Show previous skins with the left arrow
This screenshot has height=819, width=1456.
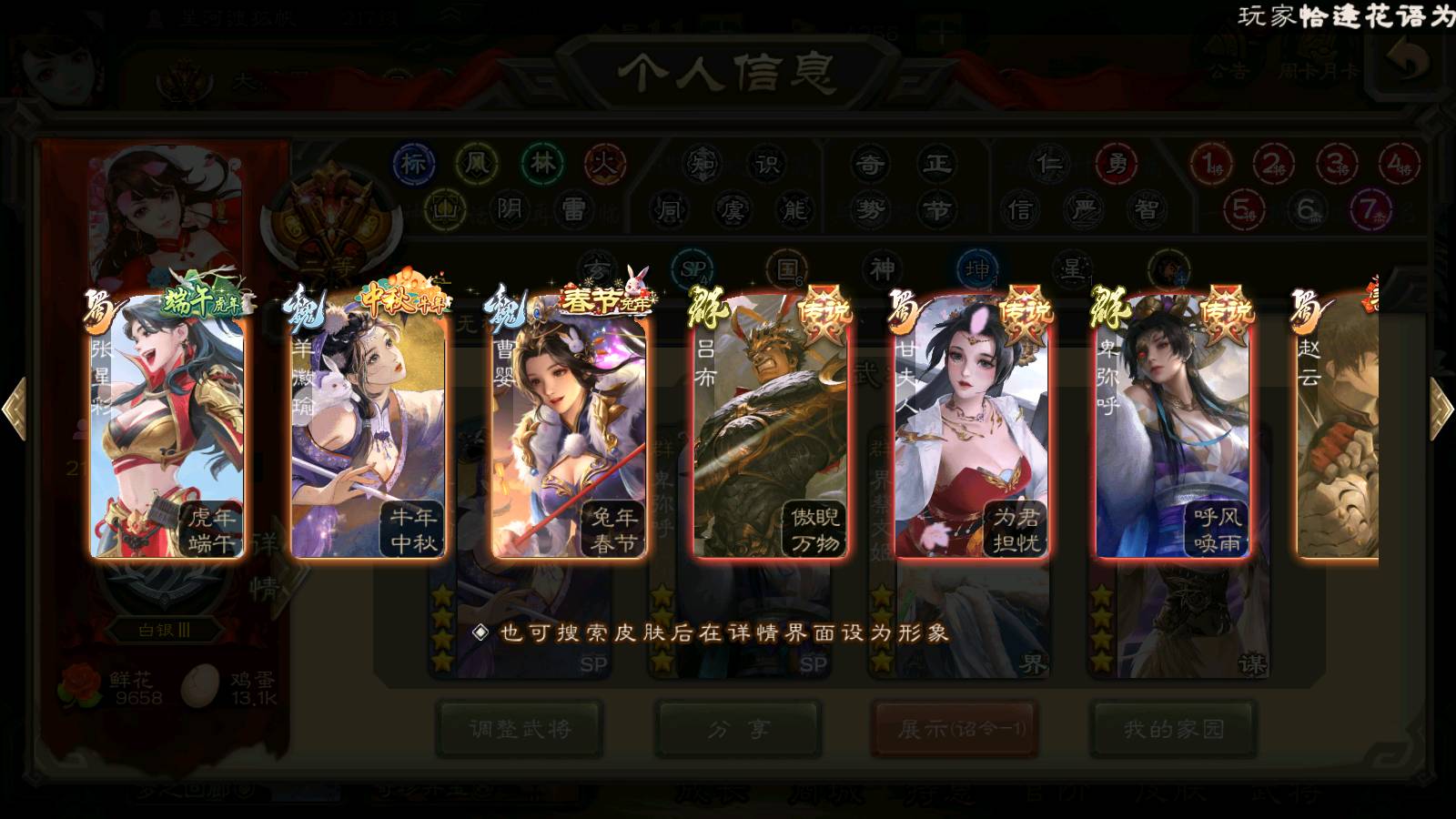pos(15,409)
